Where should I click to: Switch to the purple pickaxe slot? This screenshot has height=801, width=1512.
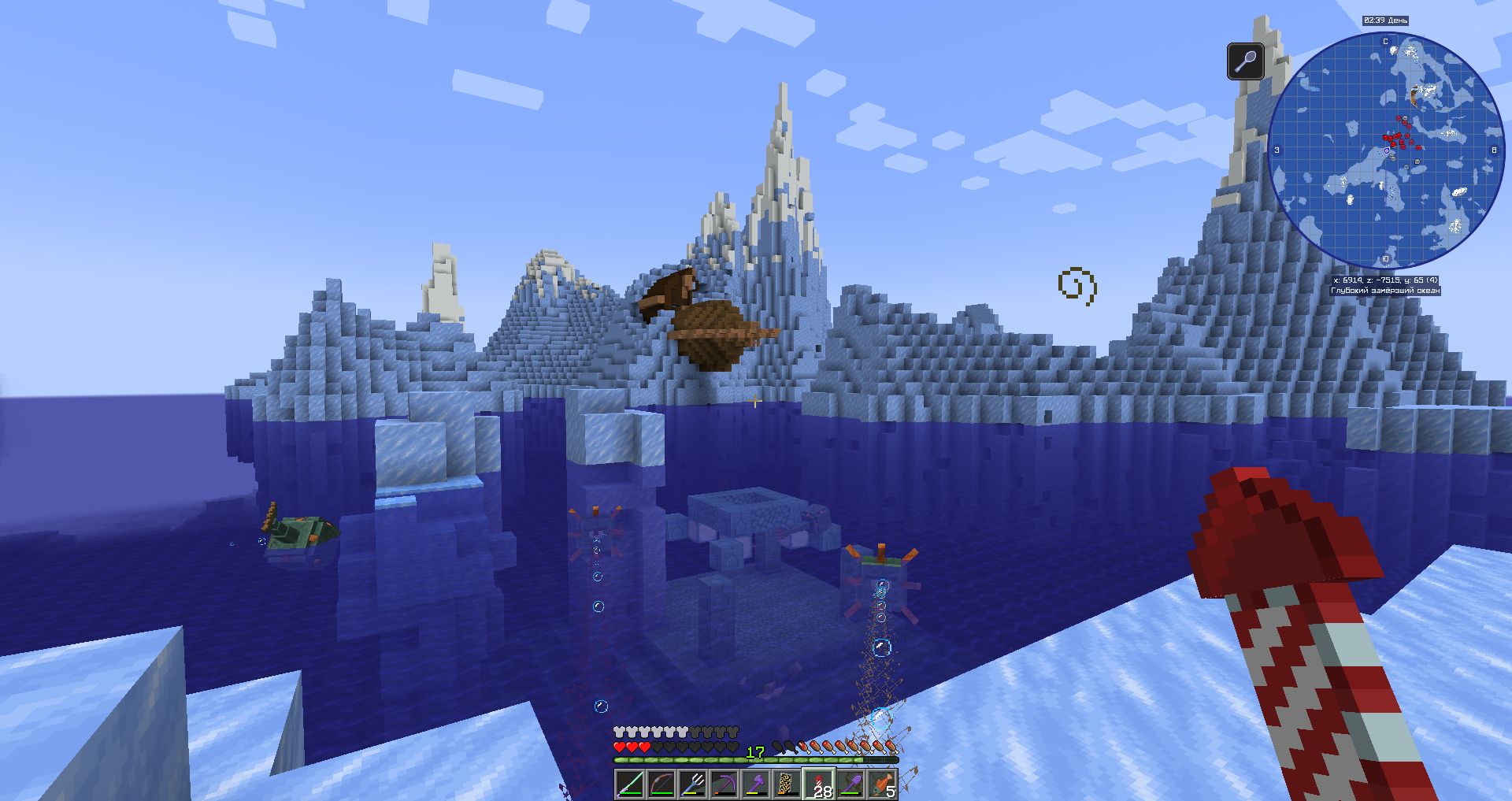[x=724, y=784]
